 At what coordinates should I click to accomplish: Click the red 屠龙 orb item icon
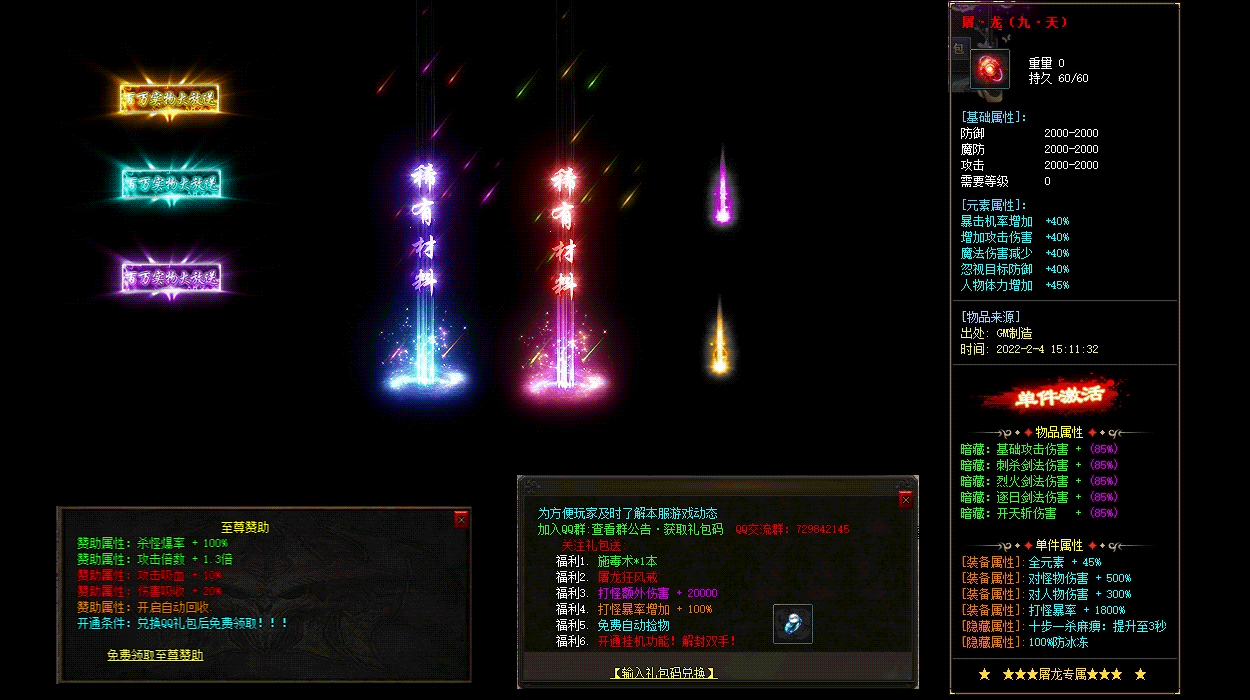989,69
